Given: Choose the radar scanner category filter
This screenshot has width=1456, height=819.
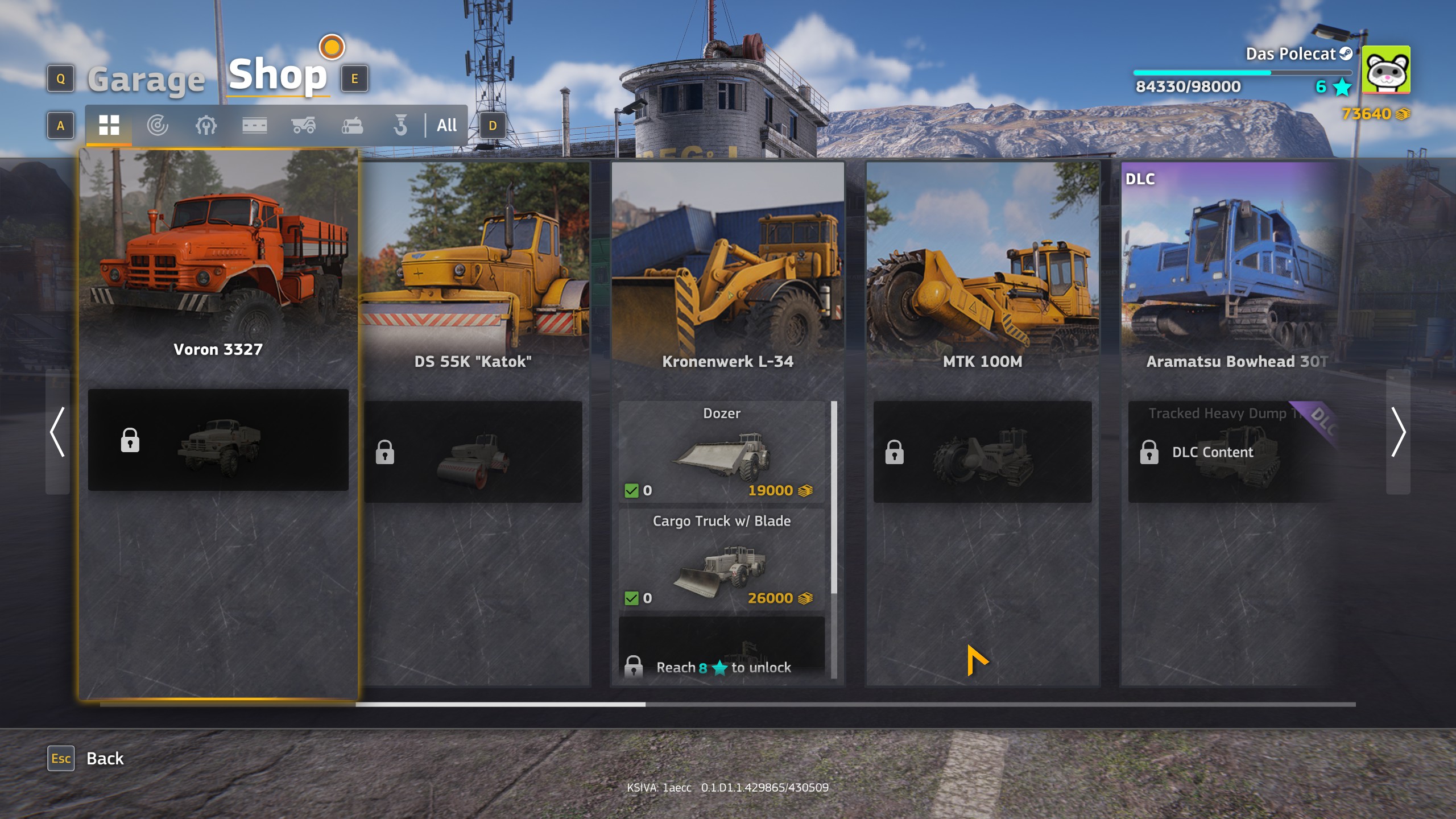Looking at the screenshot, I should coord(158,125).
